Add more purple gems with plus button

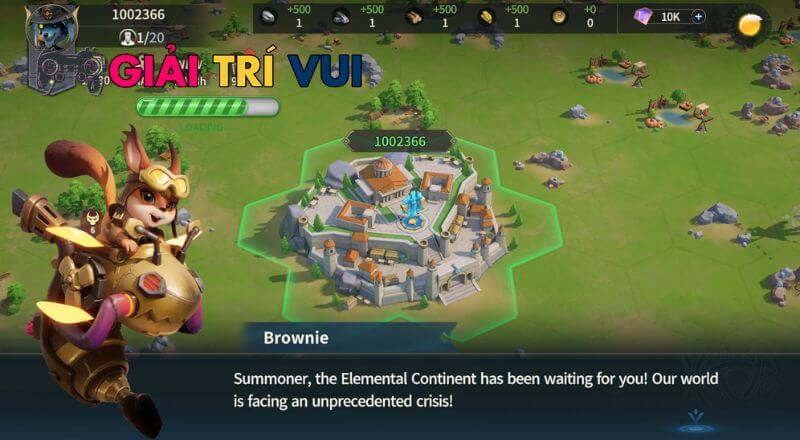pos(698,17)
